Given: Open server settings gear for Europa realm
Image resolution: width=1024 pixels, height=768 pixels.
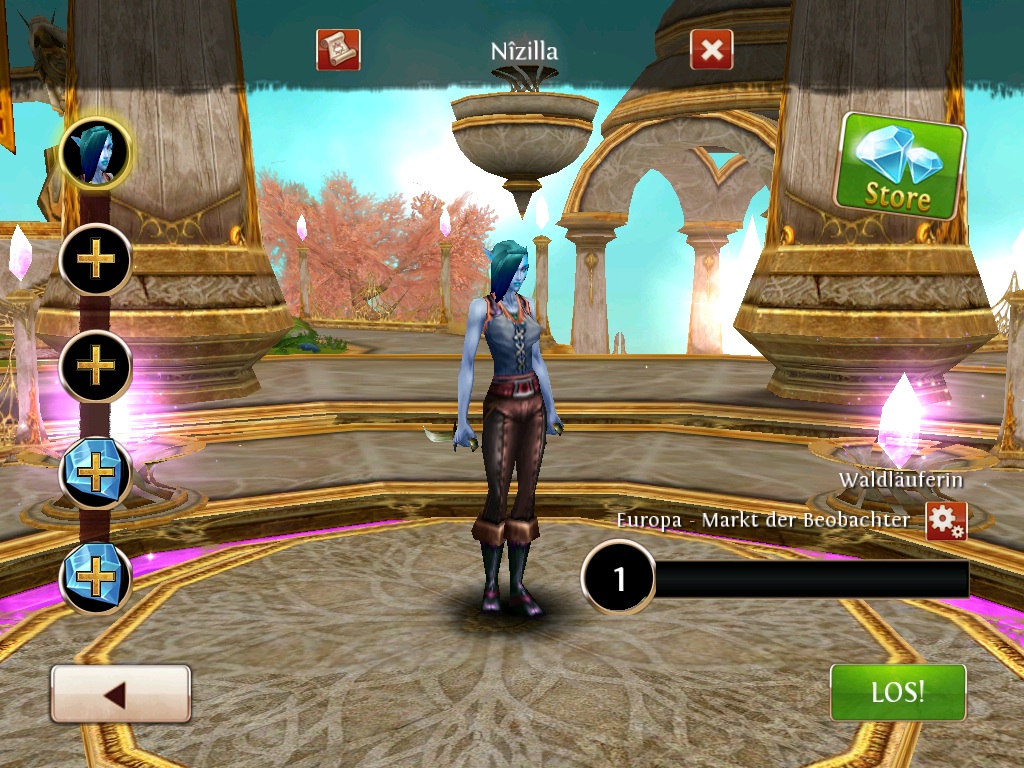Looking at the screenshot, I should click(x=945, y=521).
